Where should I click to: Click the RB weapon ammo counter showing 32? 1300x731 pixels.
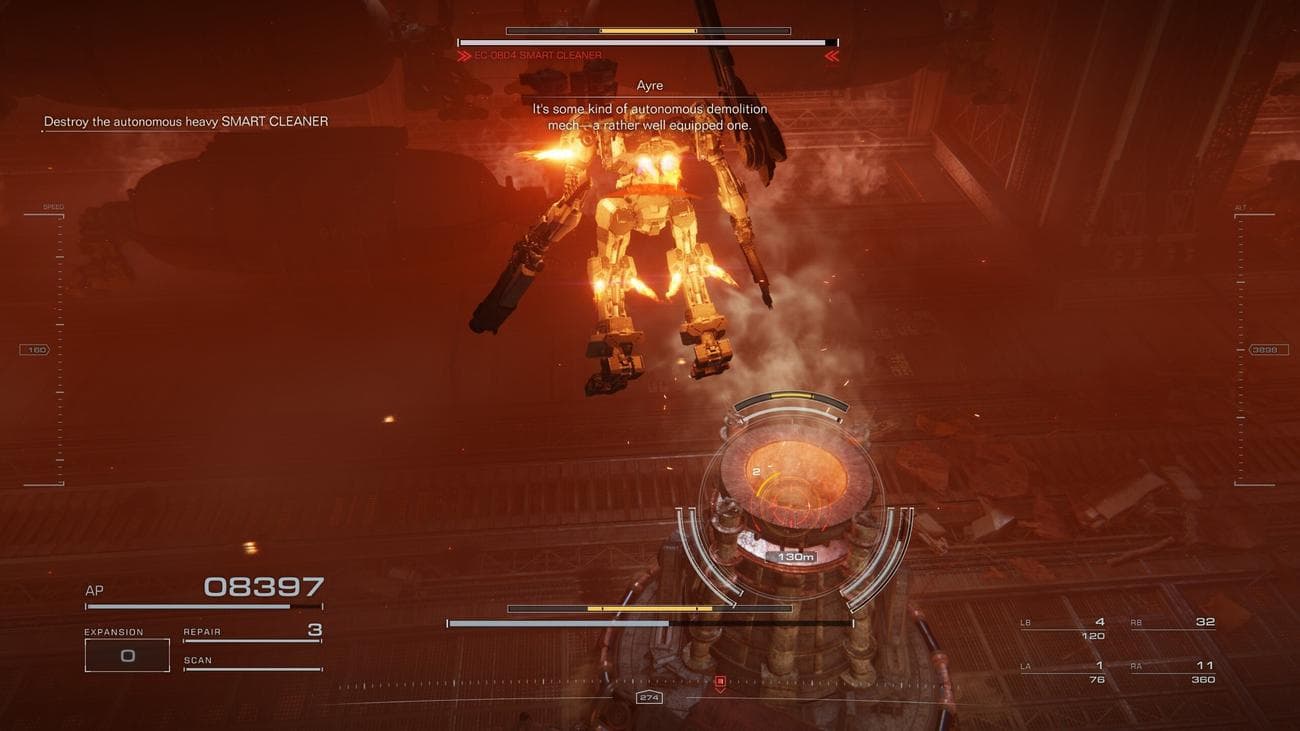[1205, 620]
